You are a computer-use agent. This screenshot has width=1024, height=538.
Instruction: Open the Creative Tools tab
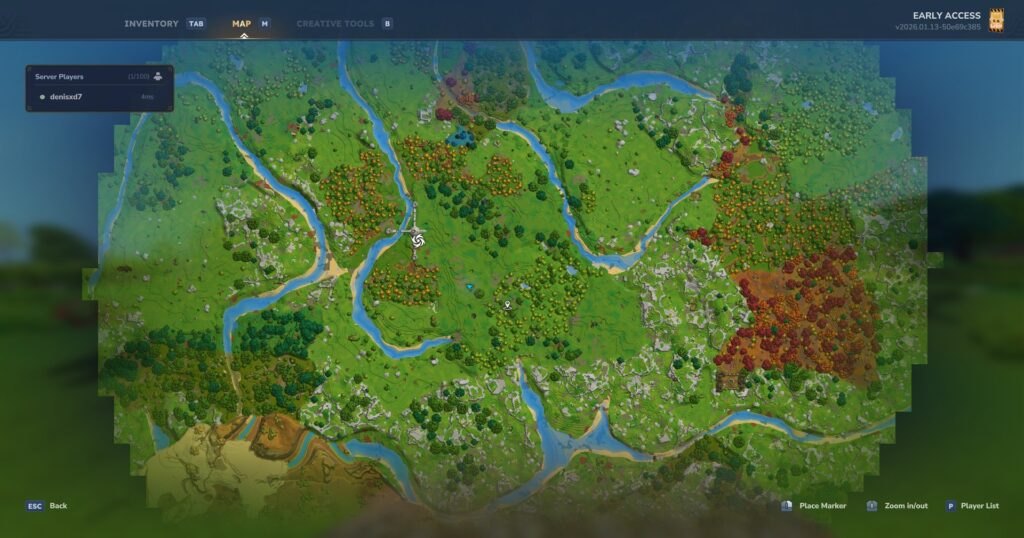point(334,23)
